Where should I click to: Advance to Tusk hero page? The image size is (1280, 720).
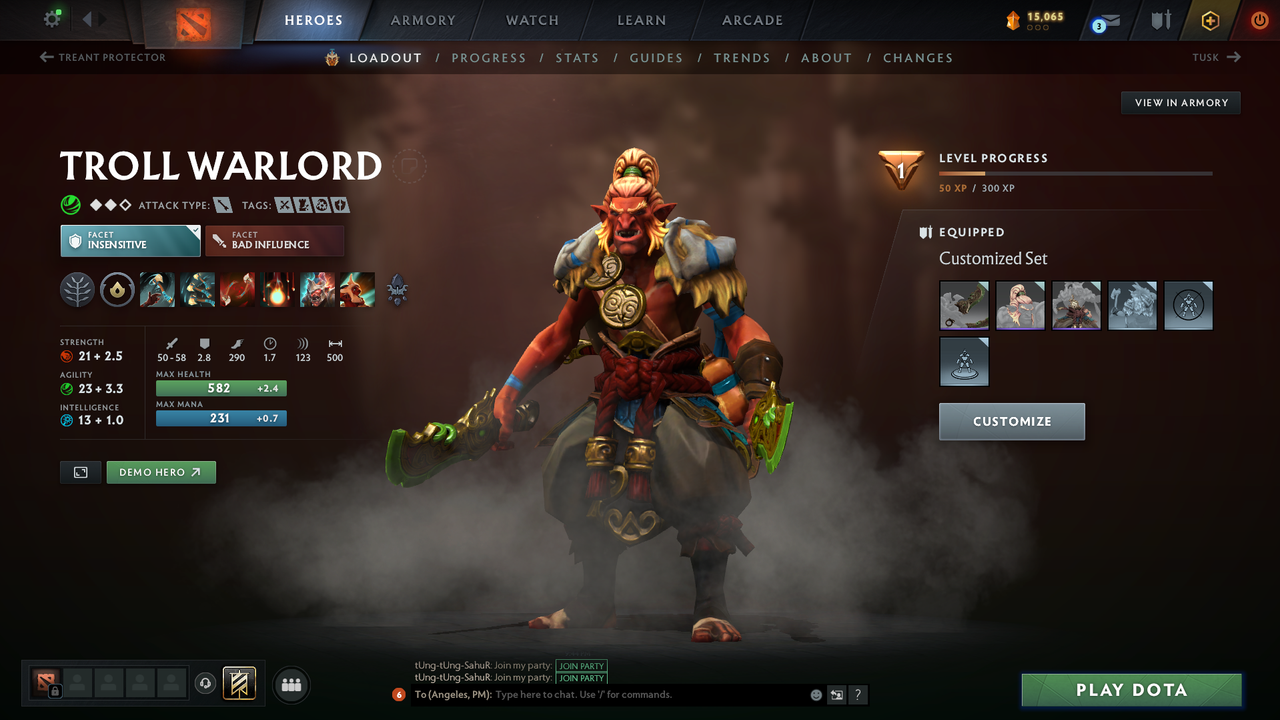pos(1216,57)
